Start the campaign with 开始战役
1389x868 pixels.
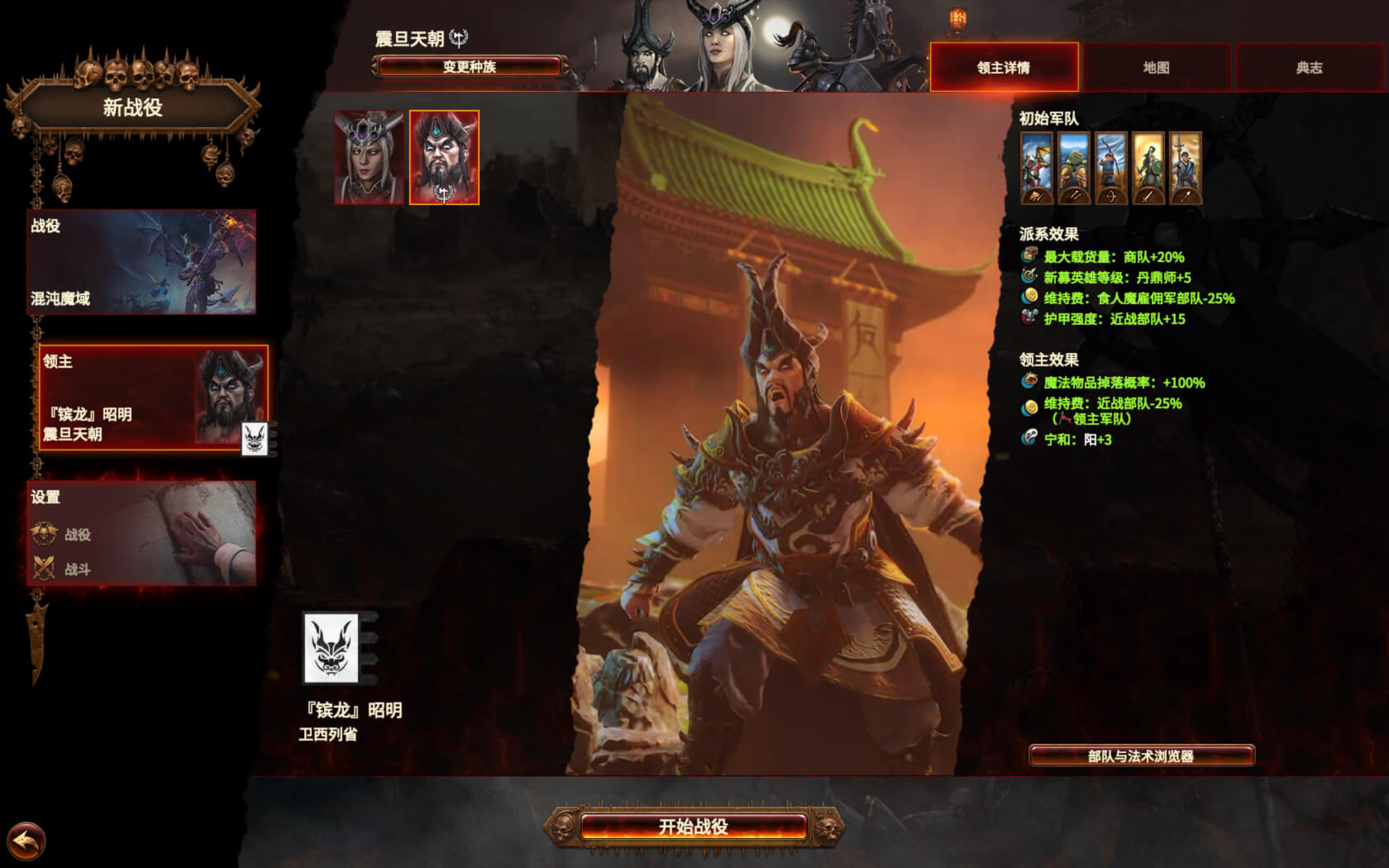coord(693,826)
